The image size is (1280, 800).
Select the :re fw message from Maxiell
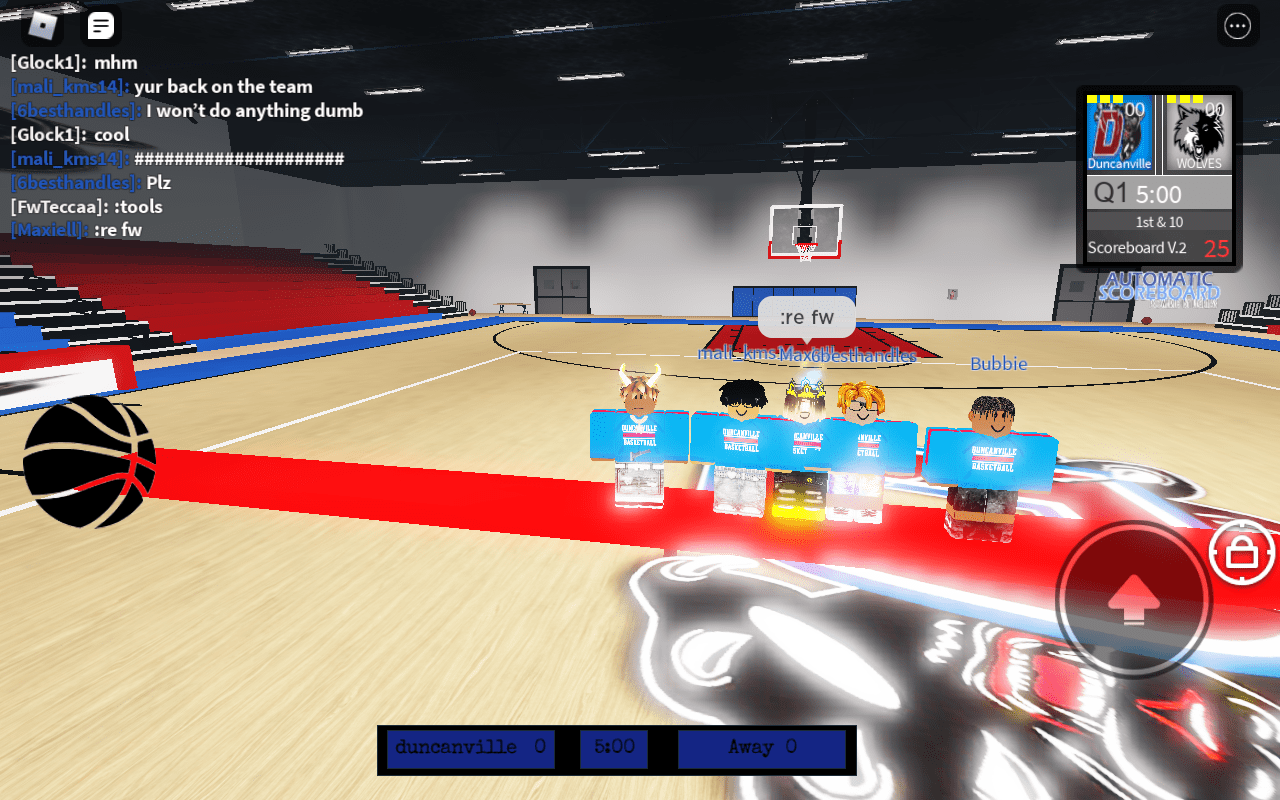coord(77,229)
